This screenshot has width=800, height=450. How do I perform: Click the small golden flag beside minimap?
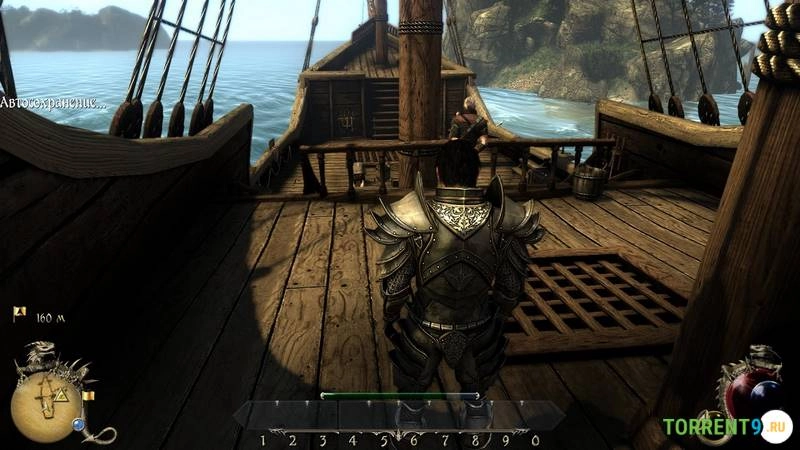(x=88, y=396)
